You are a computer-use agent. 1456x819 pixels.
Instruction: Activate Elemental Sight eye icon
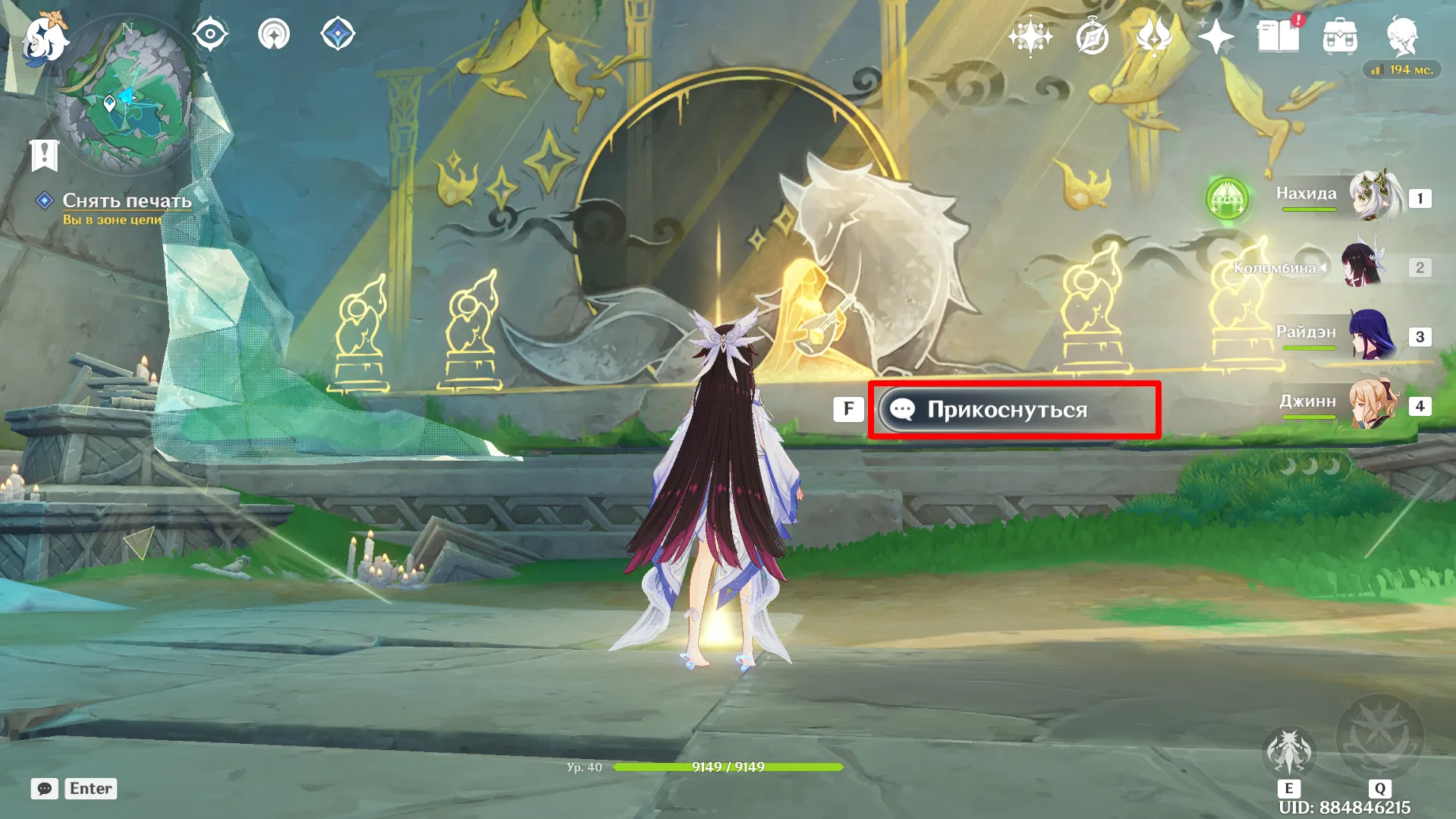(210, 34)
